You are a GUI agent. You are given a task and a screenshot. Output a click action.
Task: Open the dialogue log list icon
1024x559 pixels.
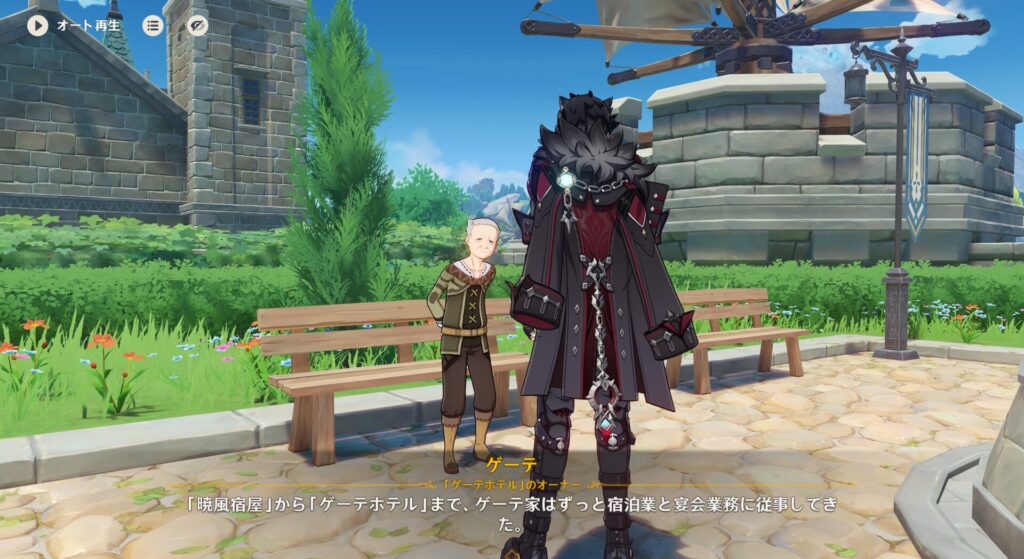(x=153, y=25)
